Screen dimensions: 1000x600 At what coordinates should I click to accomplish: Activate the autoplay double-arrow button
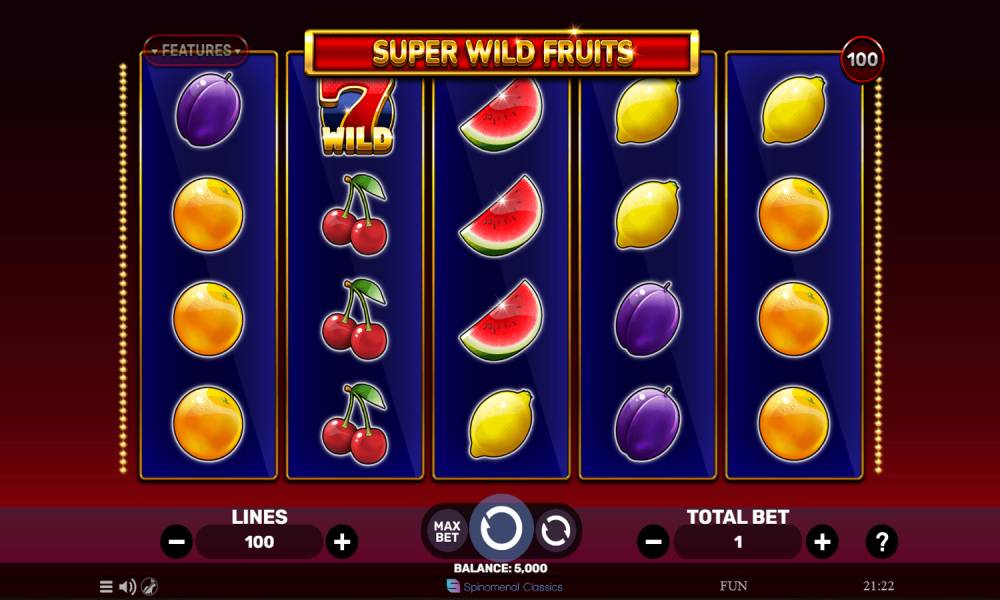coord(555,530)
